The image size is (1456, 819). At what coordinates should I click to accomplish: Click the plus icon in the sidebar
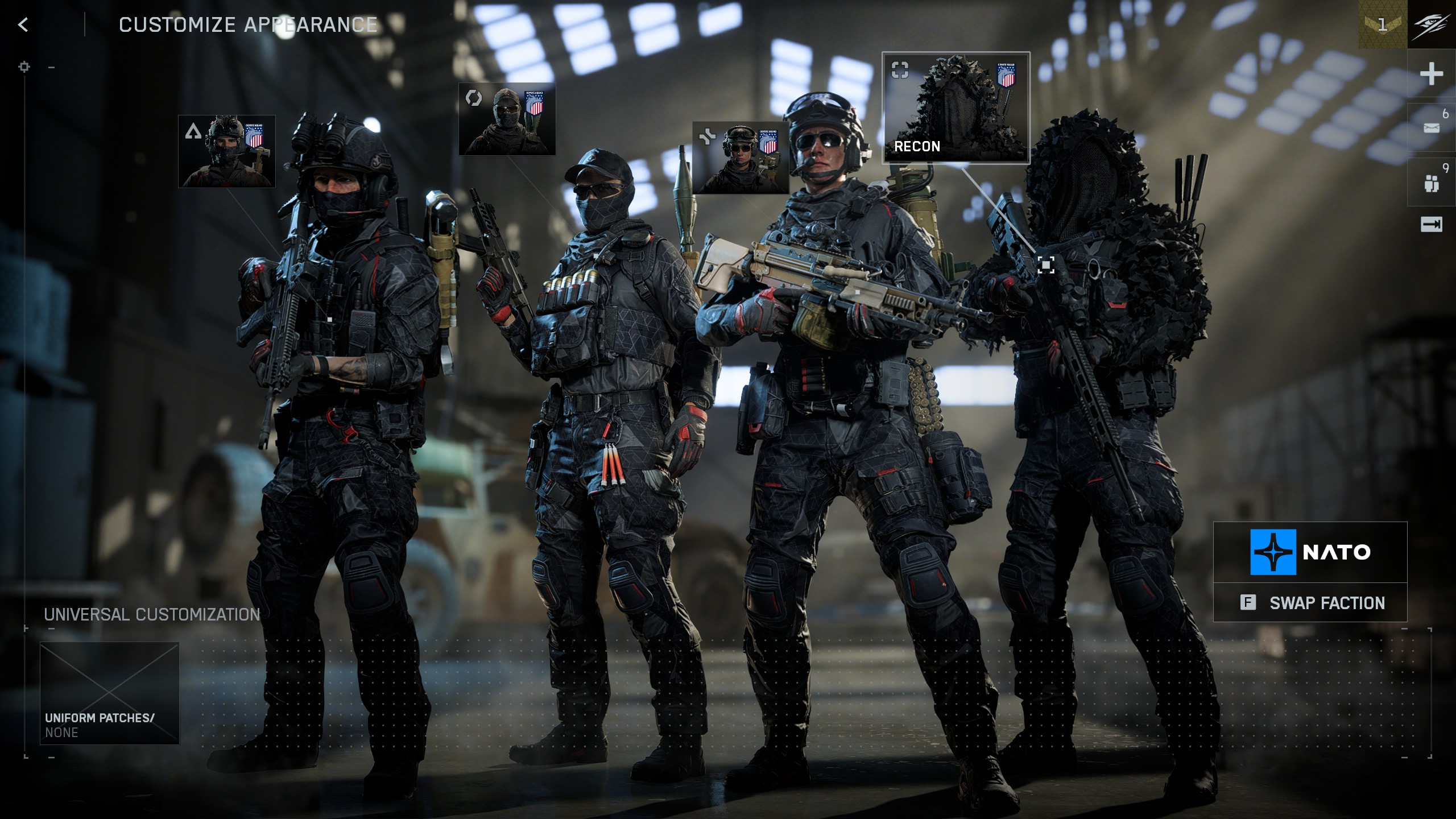coord(1431,74)
